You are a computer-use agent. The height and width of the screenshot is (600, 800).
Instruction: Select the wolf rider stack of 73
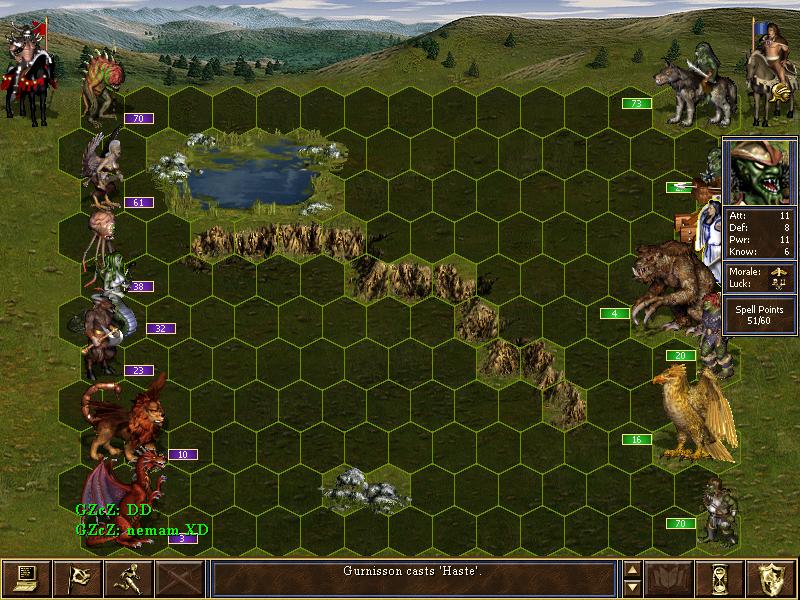click(688, 77)
